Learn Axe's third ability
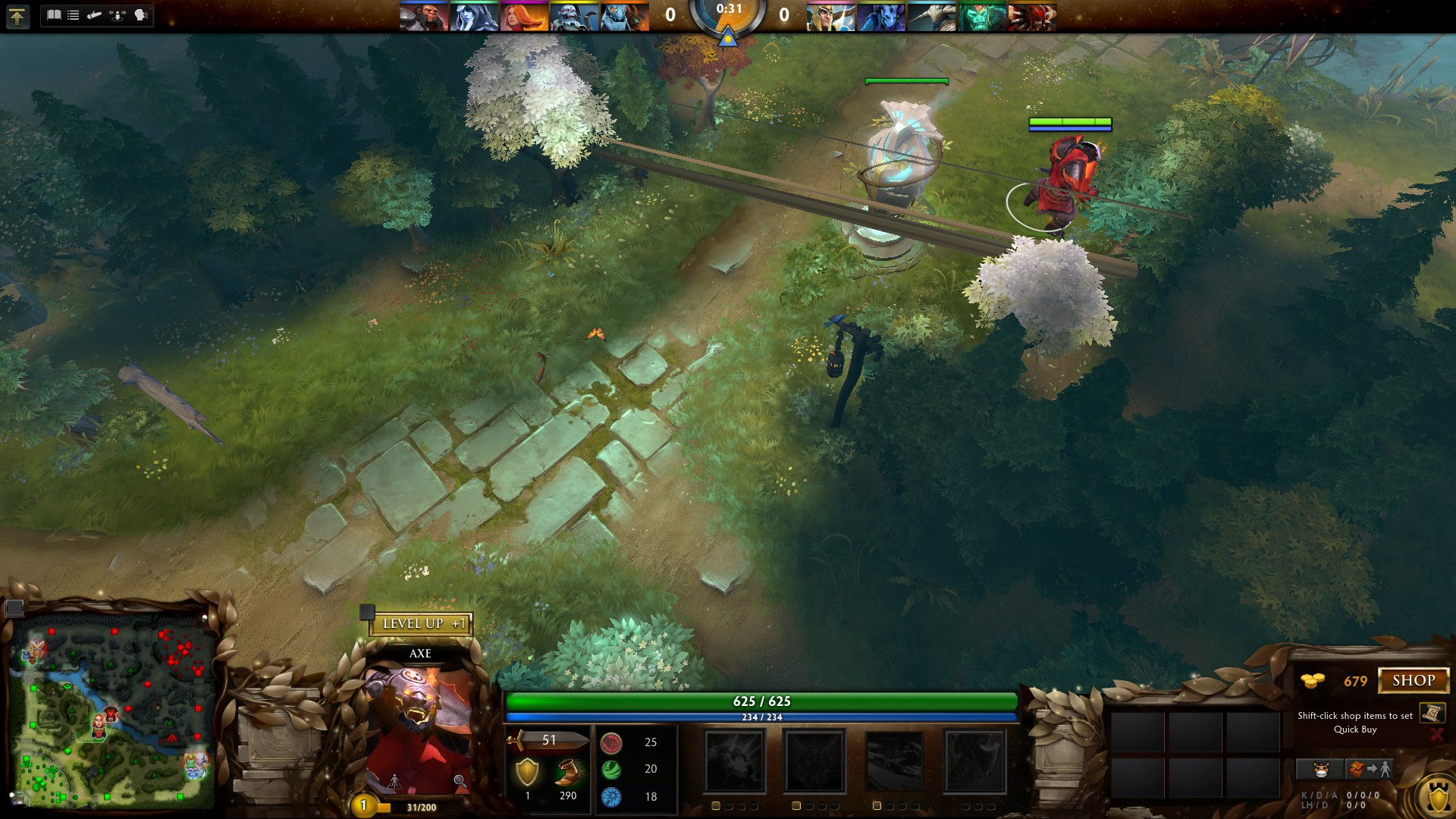 894,761
